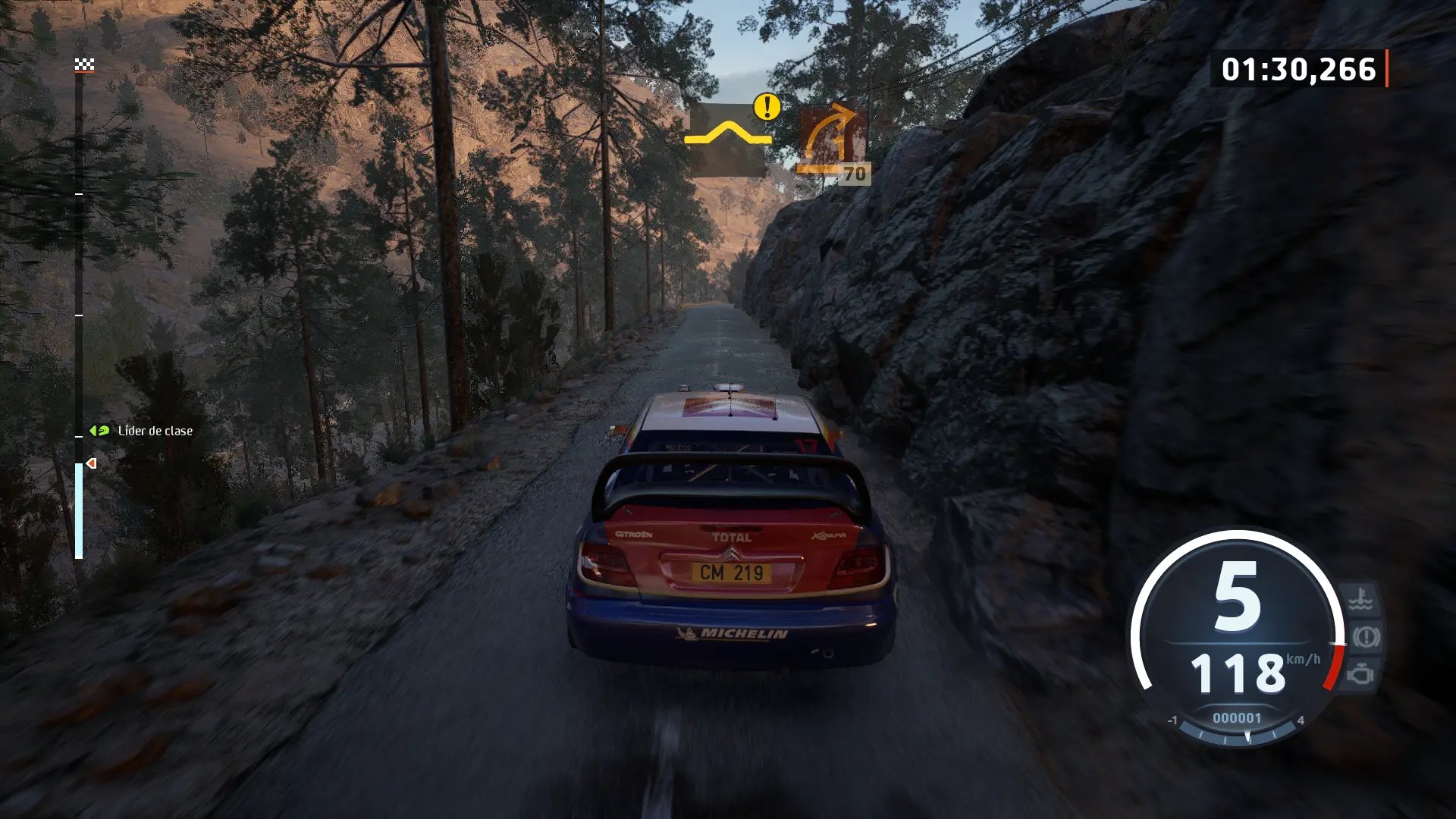Screen dimensions: 1456x819
Task: Select the brake warning indicator icon
Action: point(1365,637)
